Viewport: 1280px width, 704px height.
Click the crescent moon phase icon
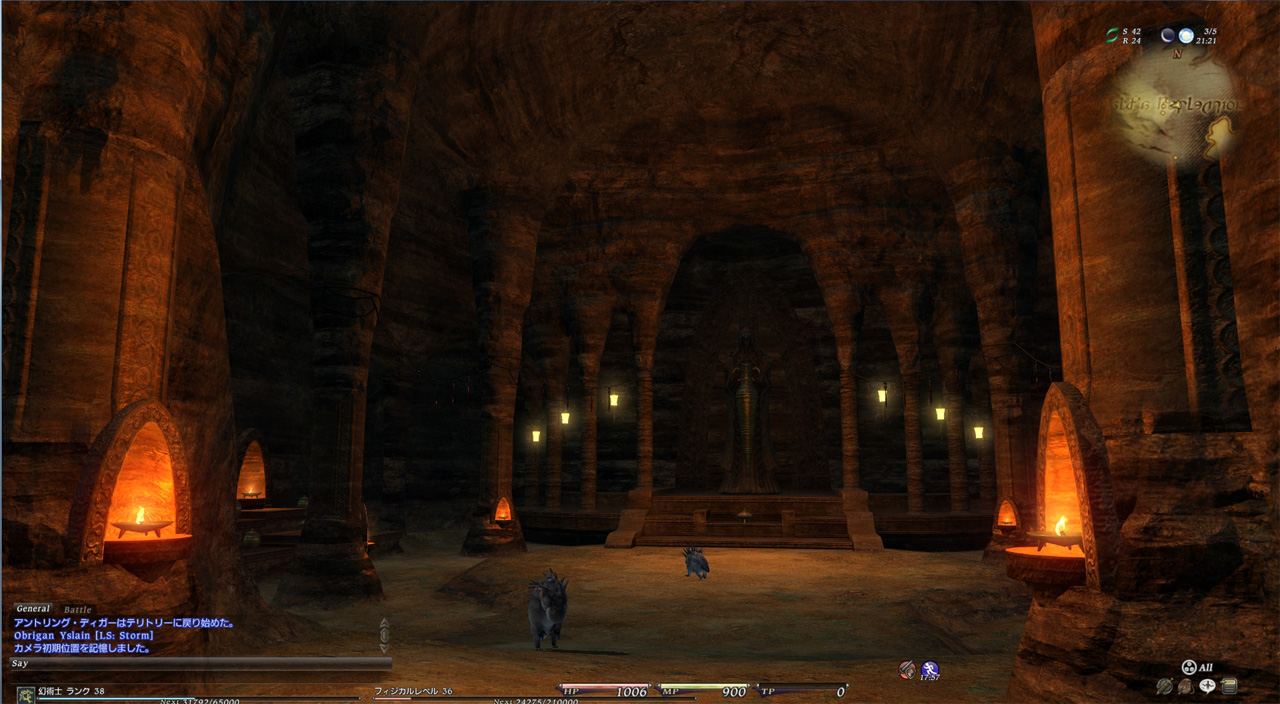pyautogui.click(x=1167, y=35)
